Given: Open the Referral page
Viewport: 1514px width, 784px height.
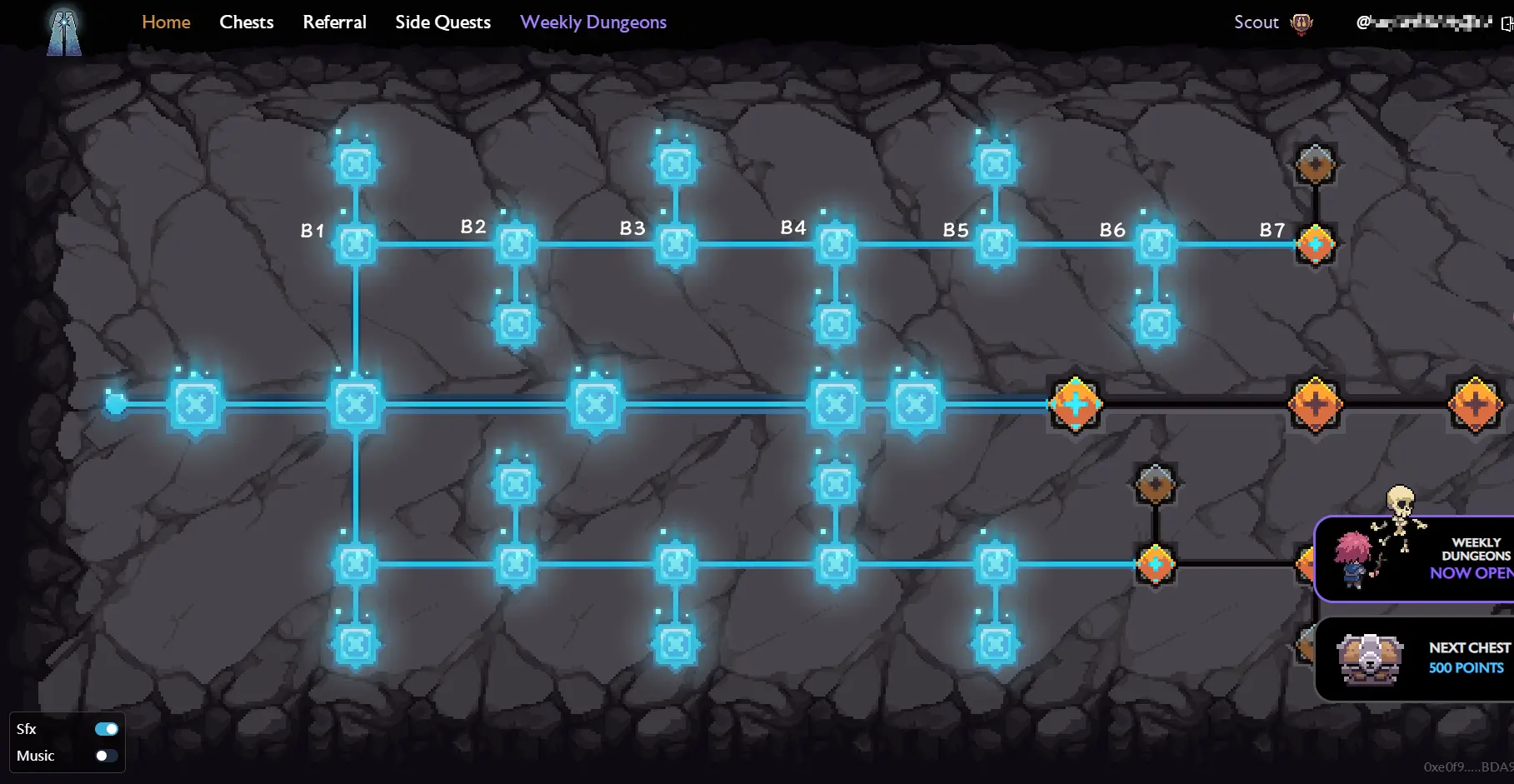Looking at the screenshot, I should pyautogui.click(x=334, y=22).
